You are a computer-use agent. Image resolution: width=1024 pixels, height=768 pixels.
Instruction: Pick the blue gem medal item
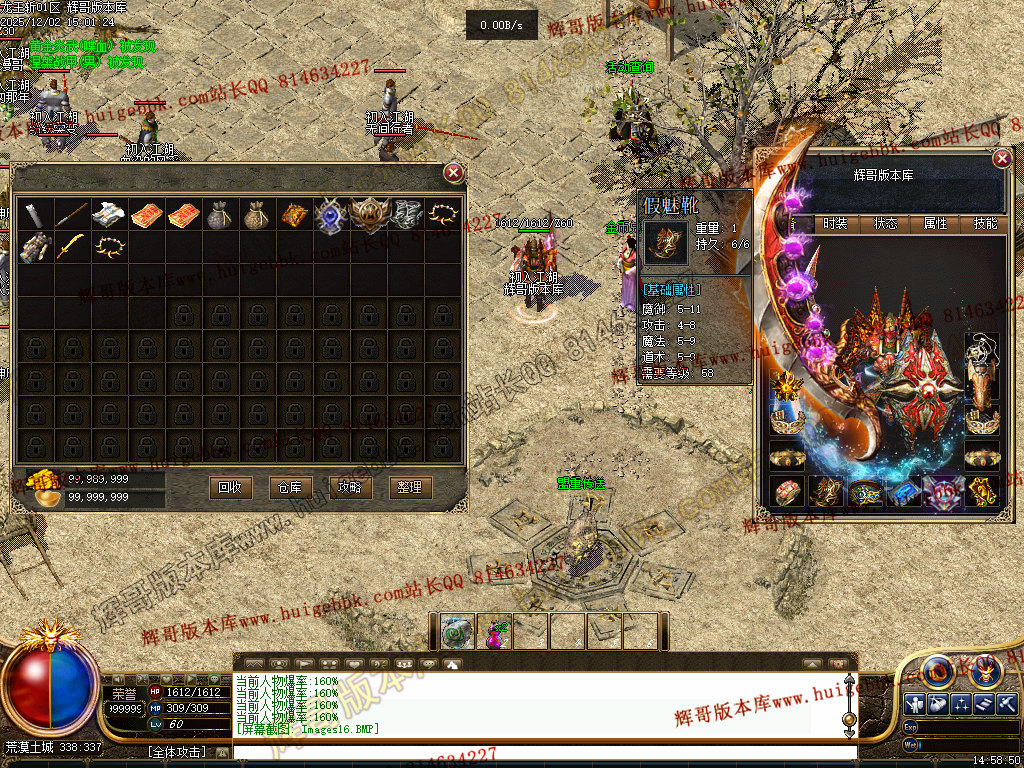[330, 215]
